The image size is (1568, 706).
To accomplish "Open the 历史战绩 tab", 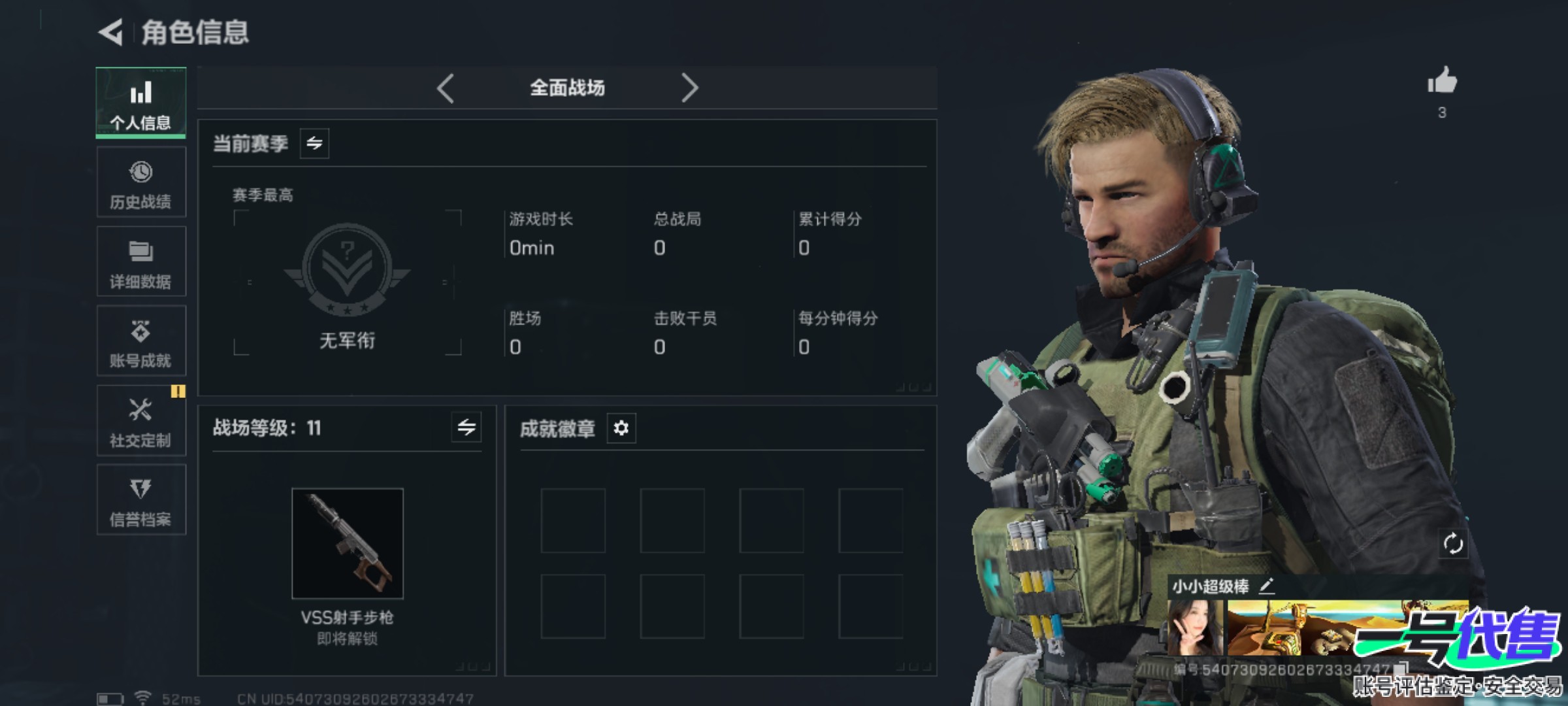I will click(x=140, y=182).
